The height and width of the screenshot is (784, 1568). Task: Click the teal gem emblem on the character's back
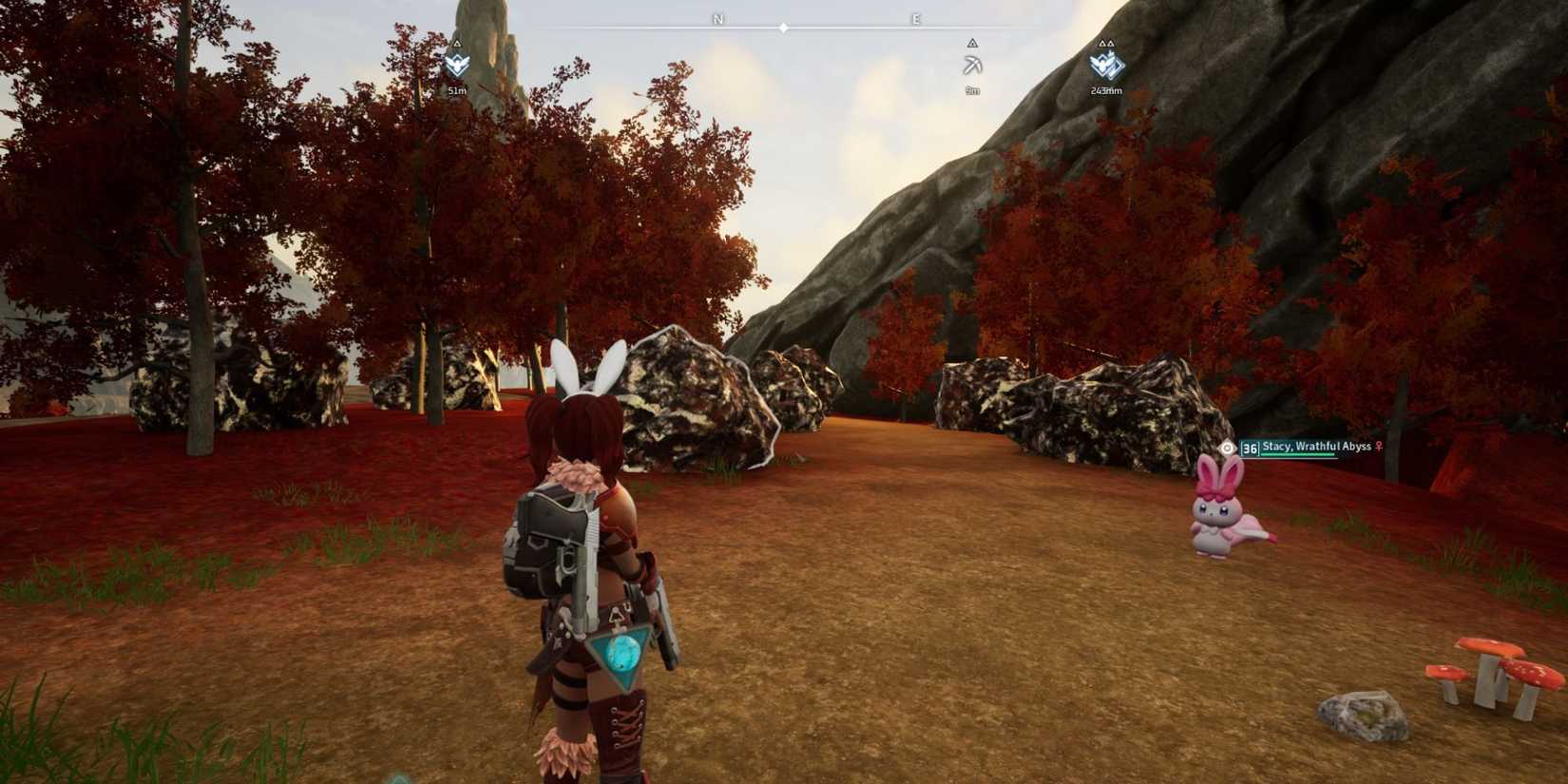pyautogui.click(x=622, y=651)
